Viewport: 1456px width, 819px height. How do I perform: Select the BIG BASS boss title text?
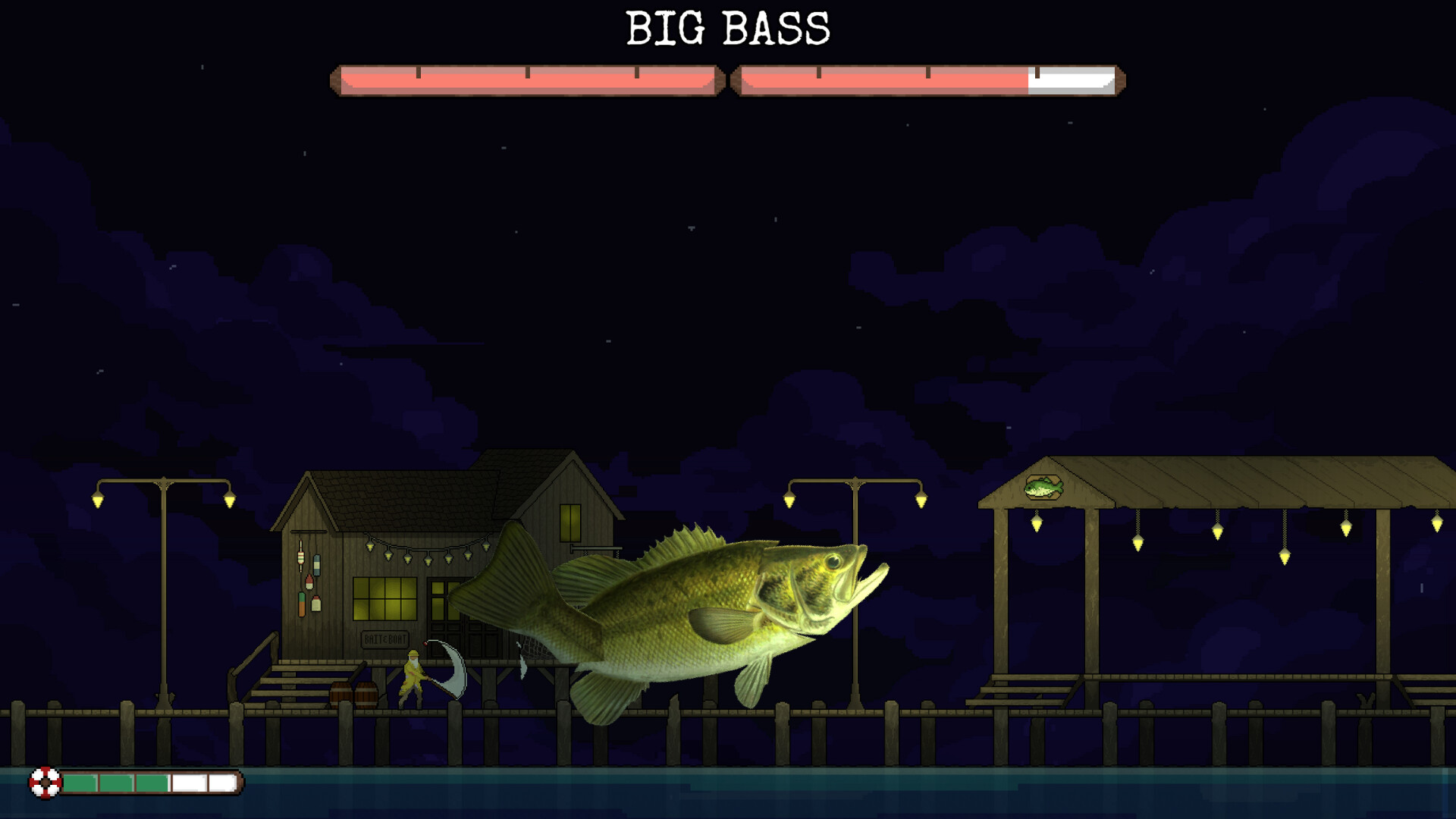point(726,29)
